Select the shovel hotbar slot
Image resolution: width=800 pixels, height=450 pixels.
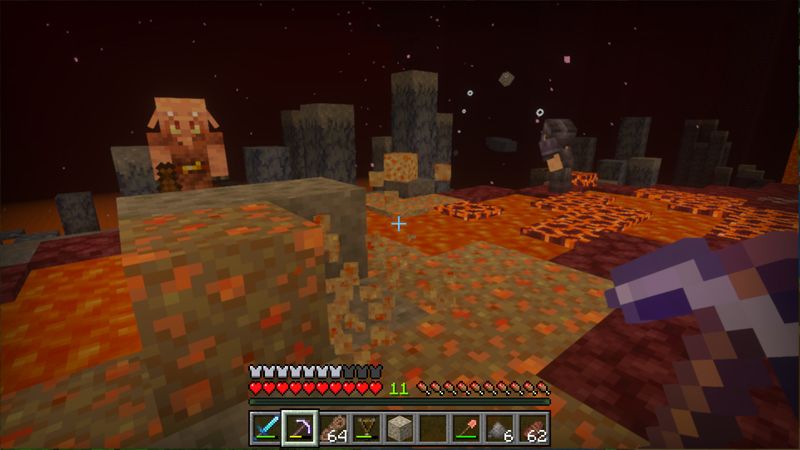(468, 429)
